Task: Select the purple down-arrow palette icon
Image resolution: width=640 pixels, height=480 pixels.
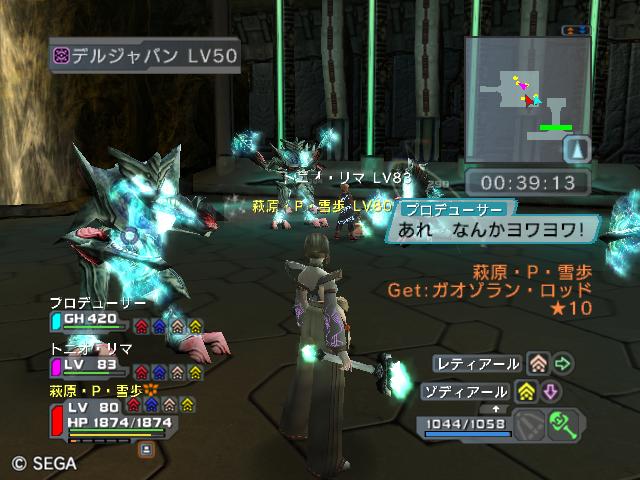Action: point(550,391)
